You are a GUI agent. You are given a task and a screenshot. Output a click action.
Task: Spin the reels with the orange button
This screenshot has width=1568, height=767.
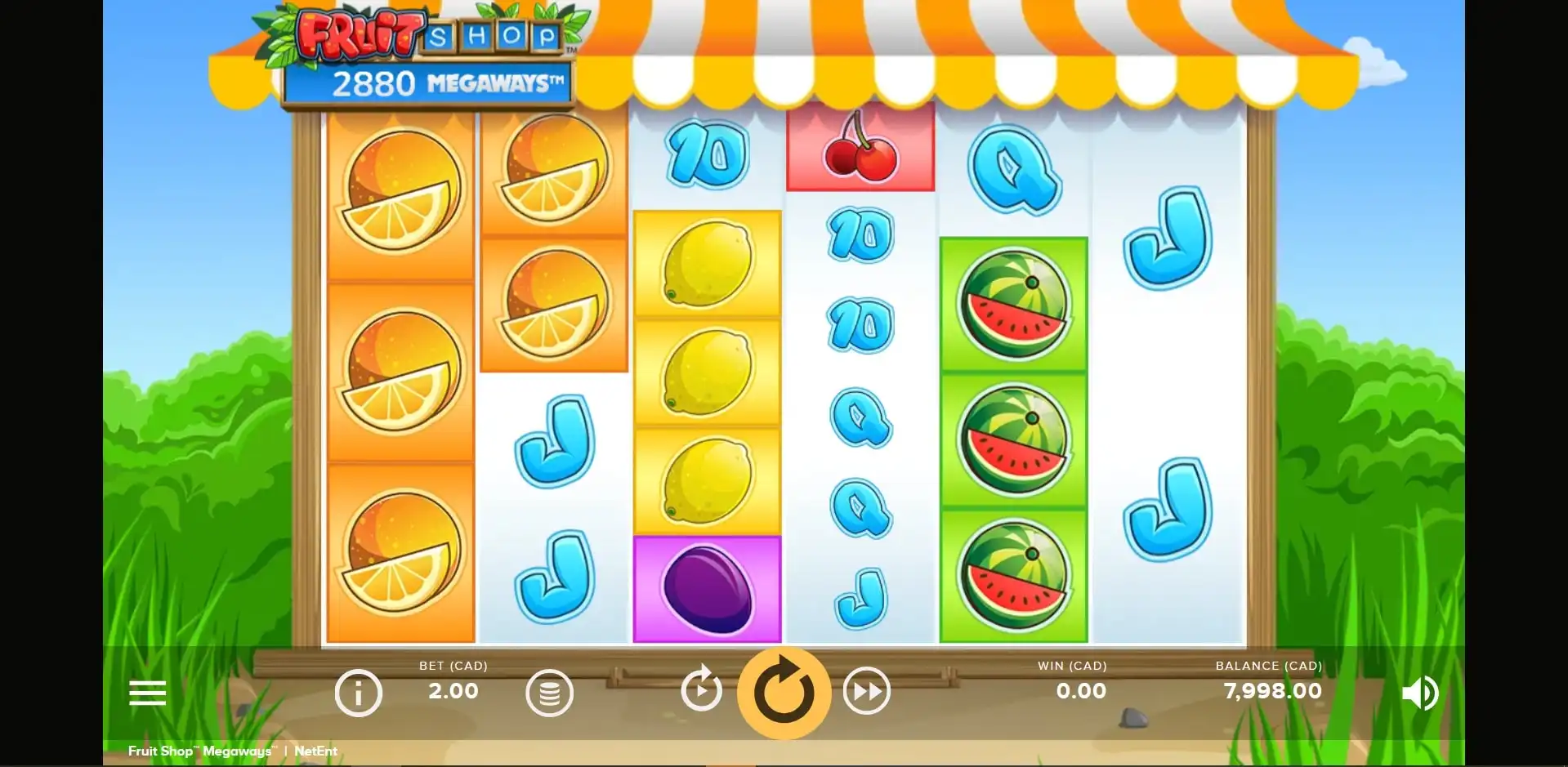(x=784, y=693)
